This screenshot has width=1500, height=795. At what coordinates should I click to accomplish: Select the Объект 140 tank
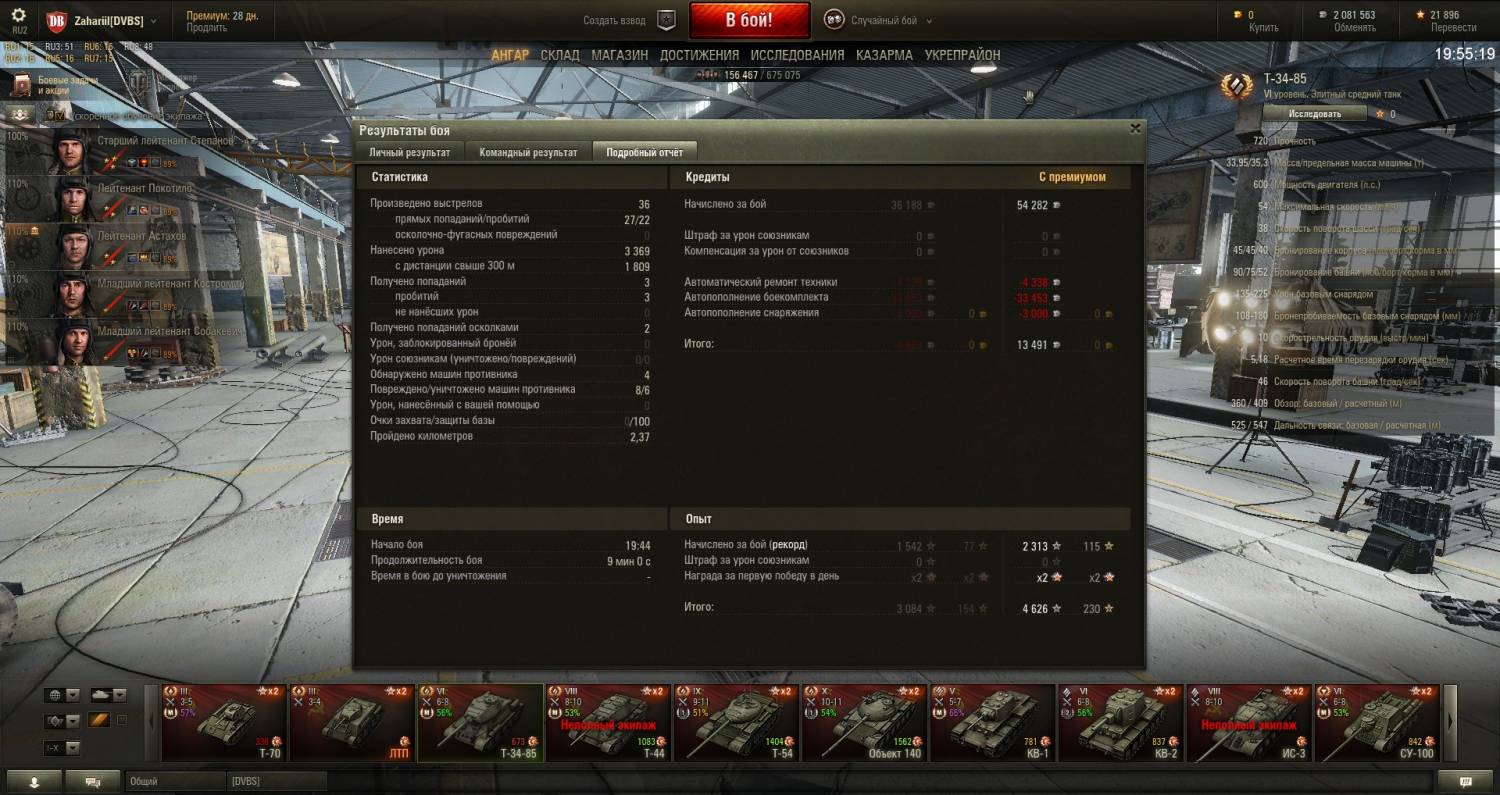pos(863,722)
